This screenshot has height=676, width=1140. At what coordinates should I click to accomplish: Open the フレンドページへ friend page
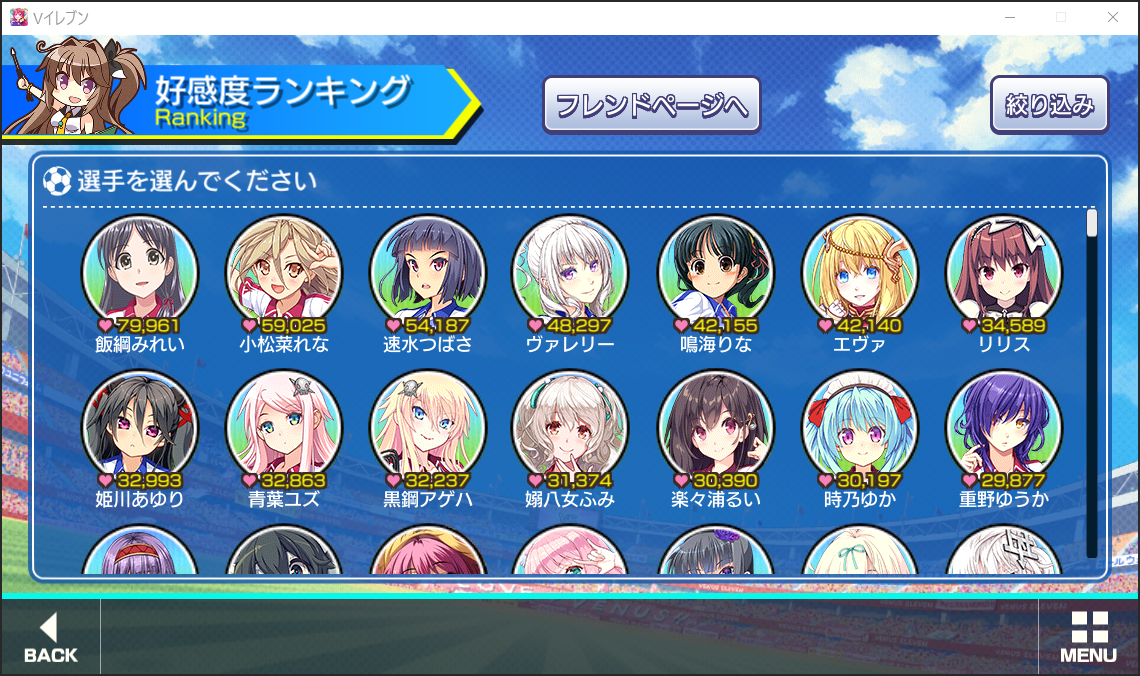(x=651, y=105)
